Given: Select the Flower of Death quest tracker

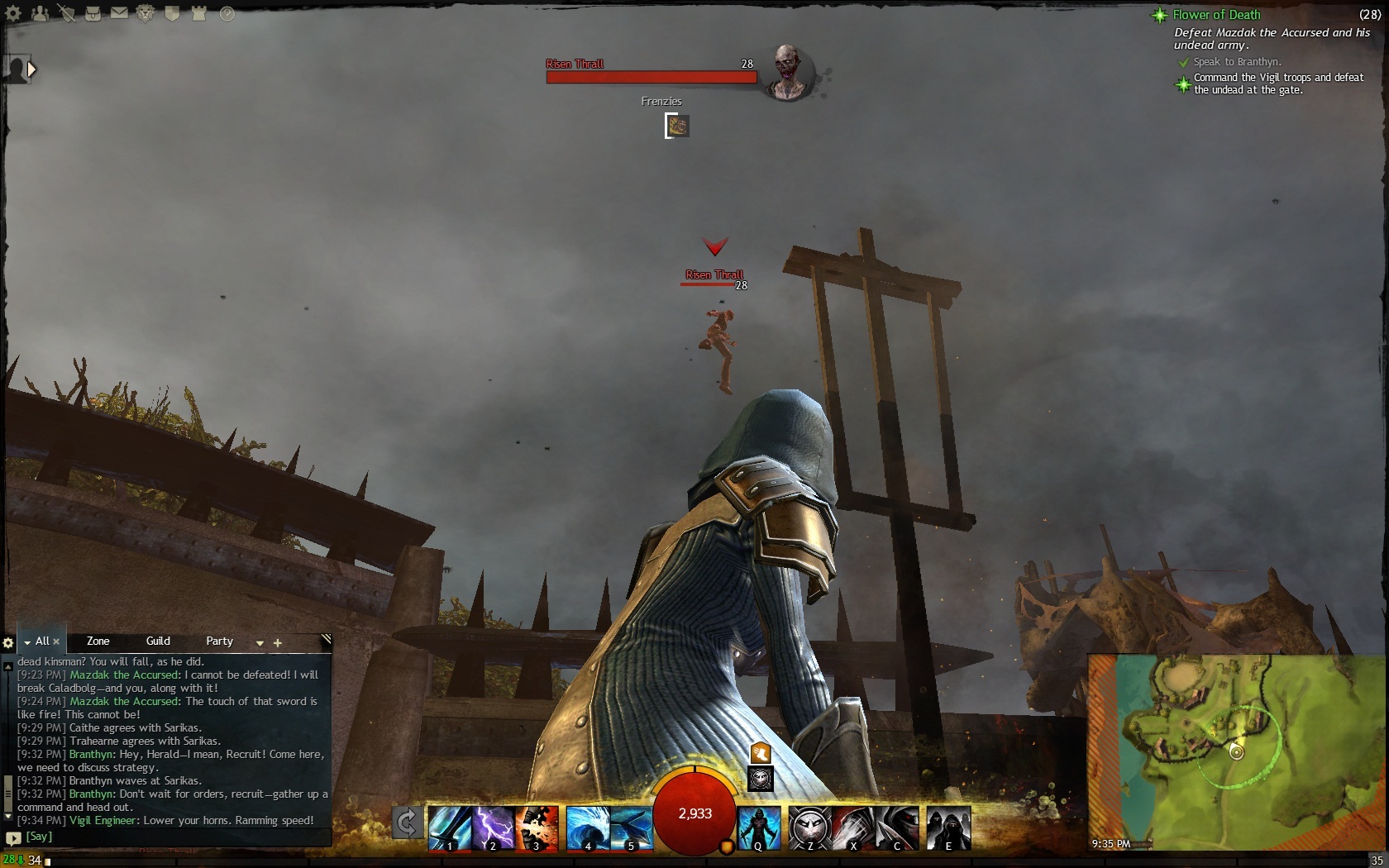Looking at the screenshot, I should tap(1216, 15).
